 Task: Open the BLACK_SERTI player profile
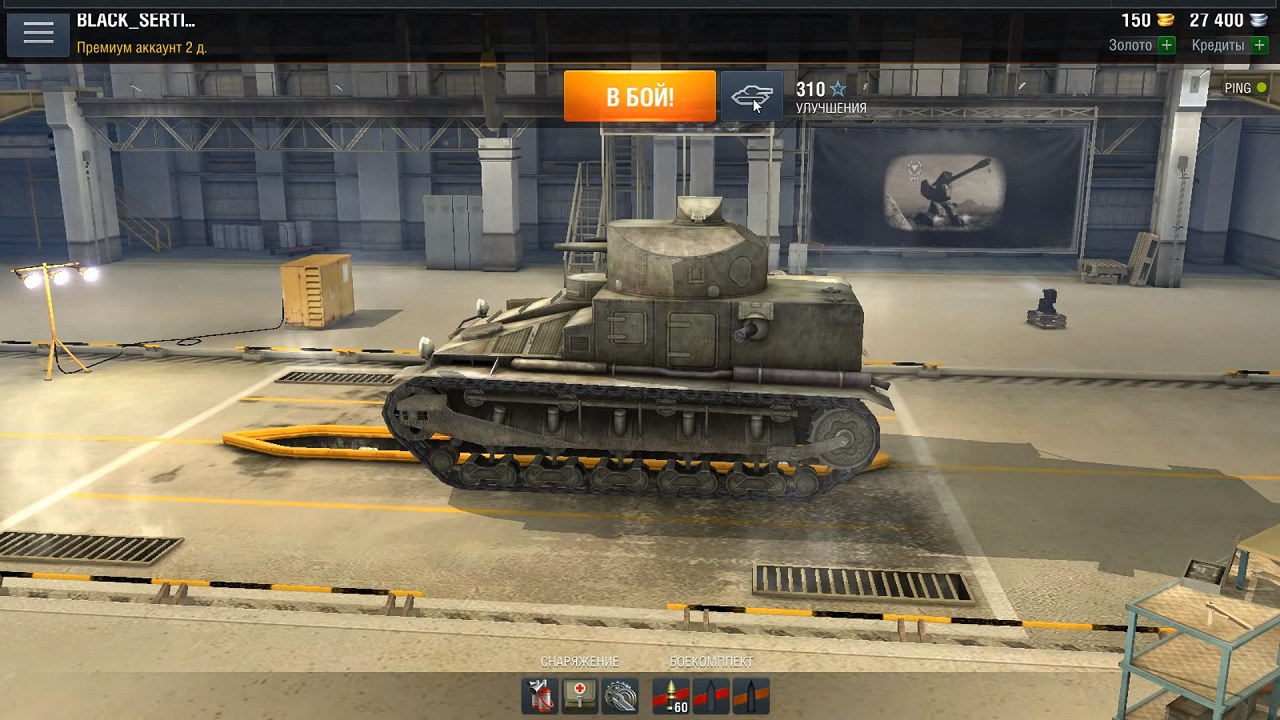point(136,21)
